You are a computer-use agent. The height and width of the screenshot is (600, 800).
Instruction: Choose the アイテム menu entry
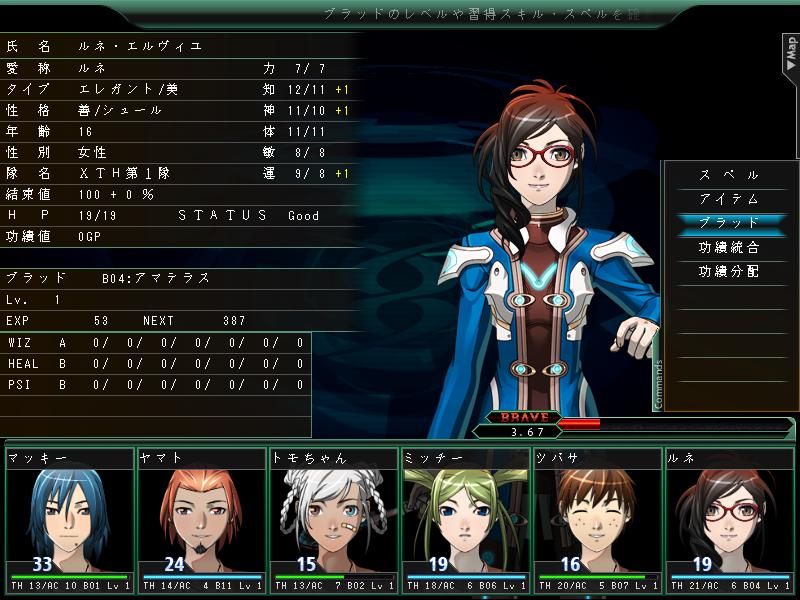(x=729, y=199)
